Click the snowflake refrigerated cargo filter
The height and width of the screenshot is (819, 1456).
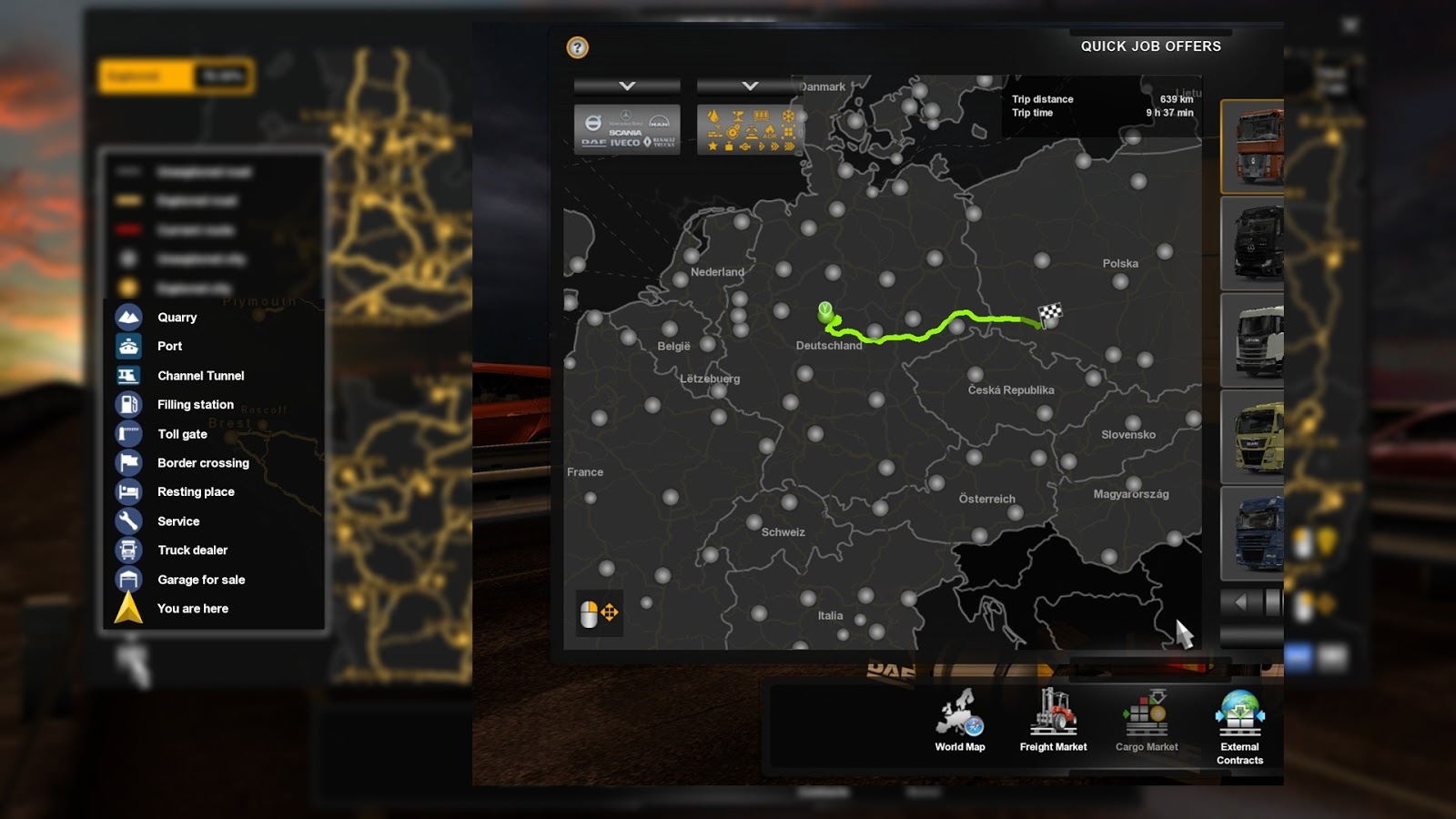tap(789, 116)
